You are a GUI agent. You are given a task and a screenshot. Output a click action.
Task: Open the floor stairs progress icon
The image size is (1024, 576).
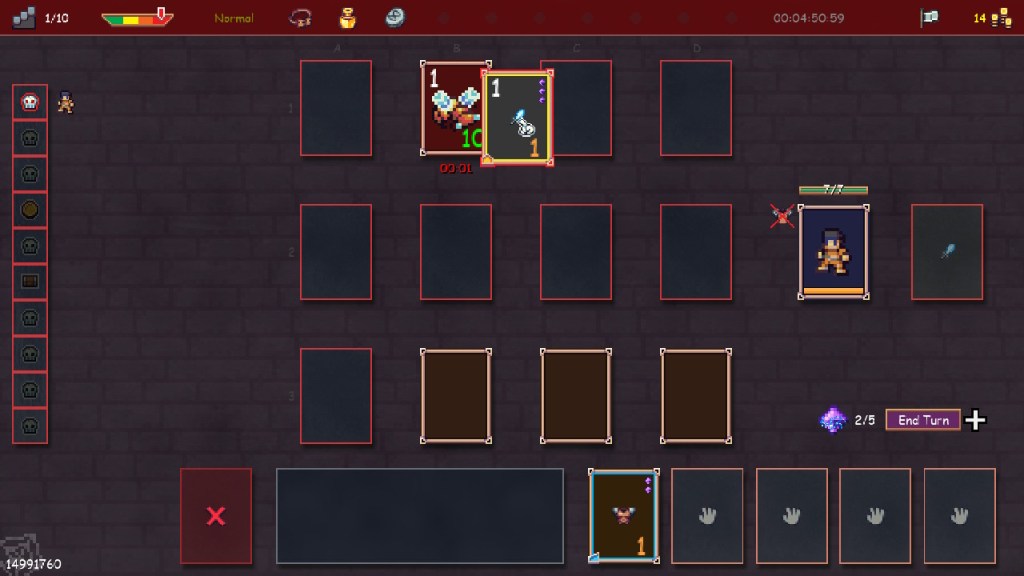27,18
